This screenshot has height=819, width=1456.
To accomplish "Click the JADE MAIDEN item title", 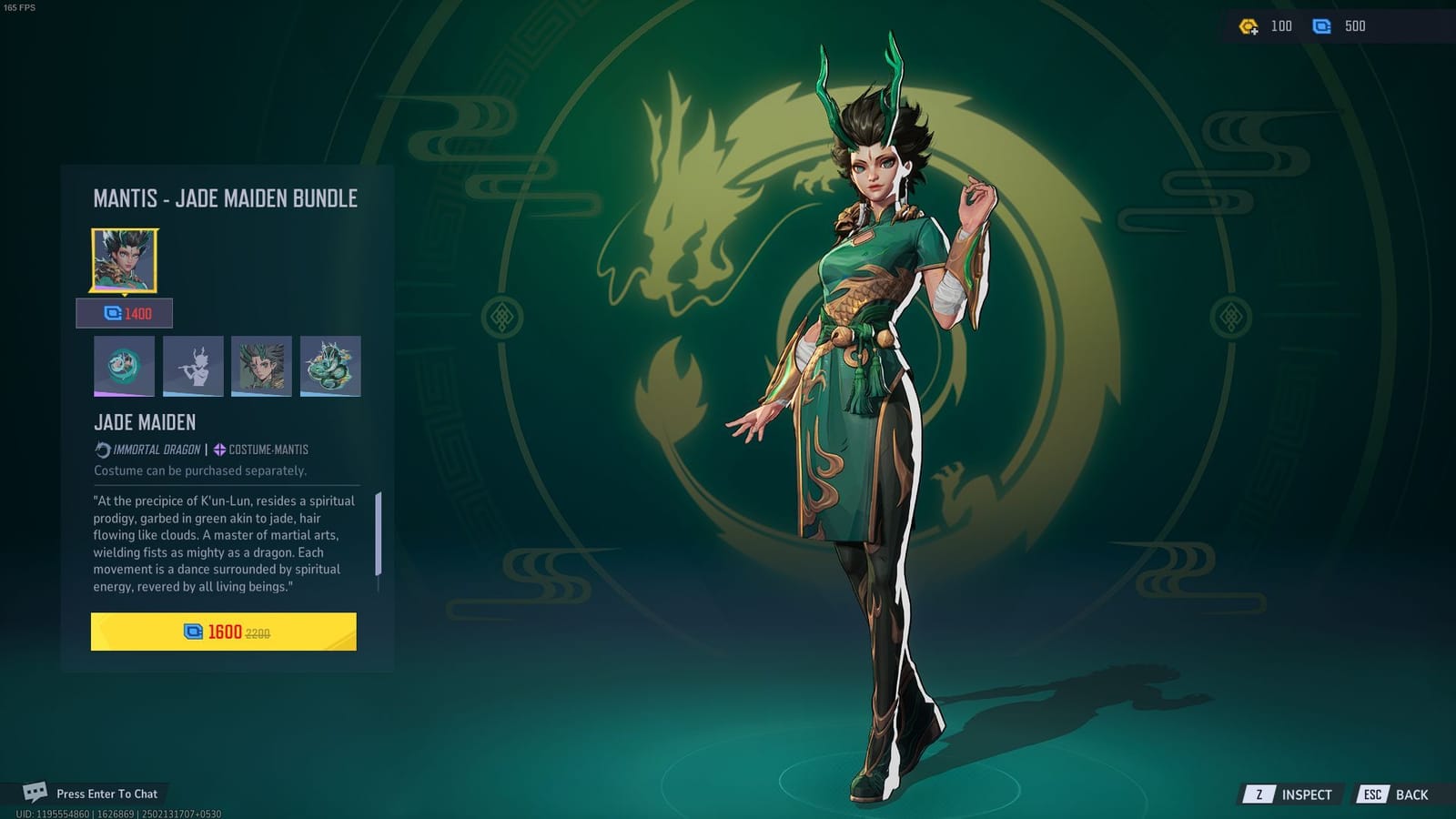I will coord(144,421).
